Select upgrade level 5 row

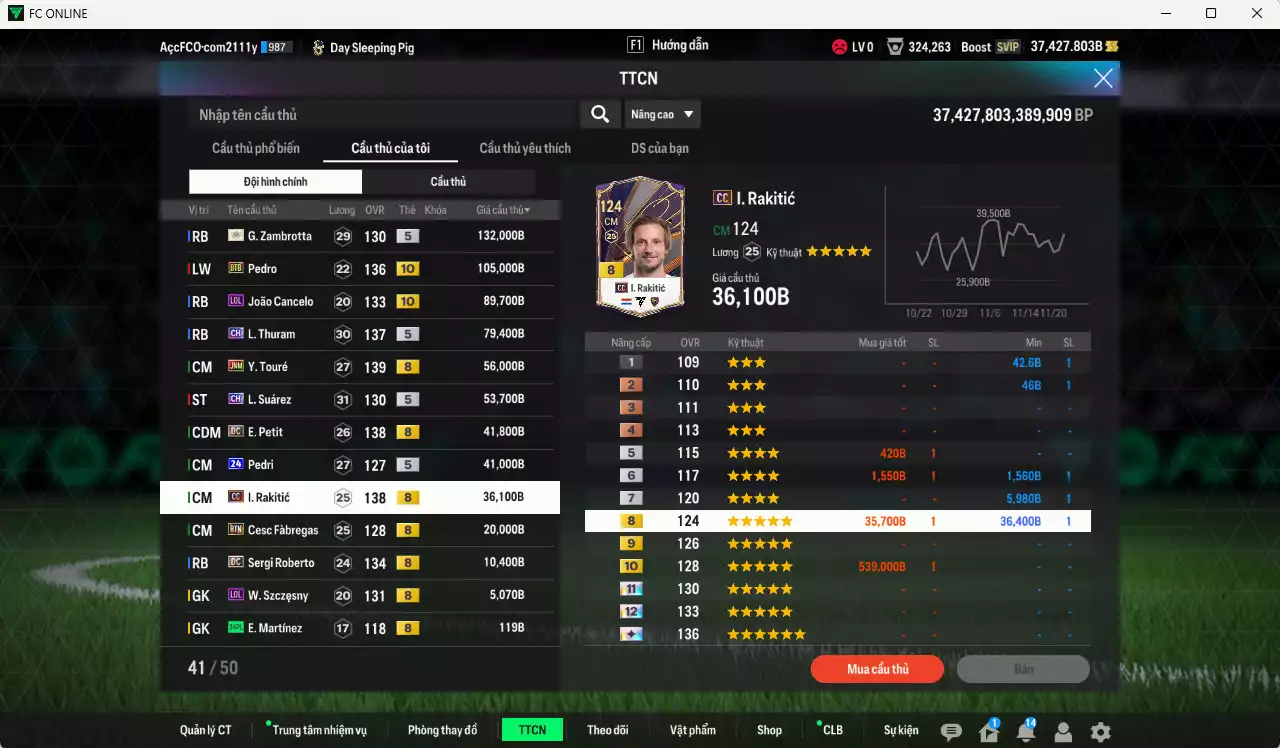click(x=838, y=452)
